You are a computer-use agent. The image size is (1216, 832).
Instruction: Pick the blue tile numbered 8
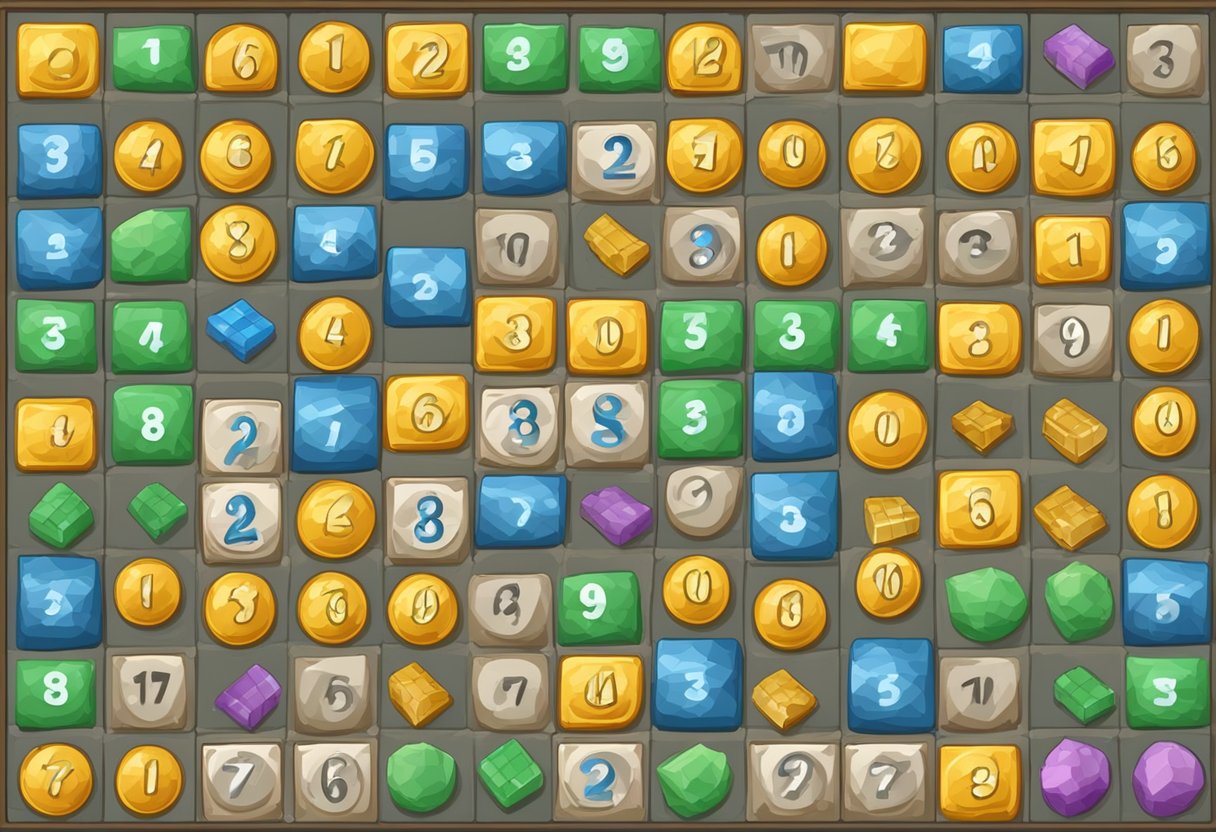click(x=794, y=417)
